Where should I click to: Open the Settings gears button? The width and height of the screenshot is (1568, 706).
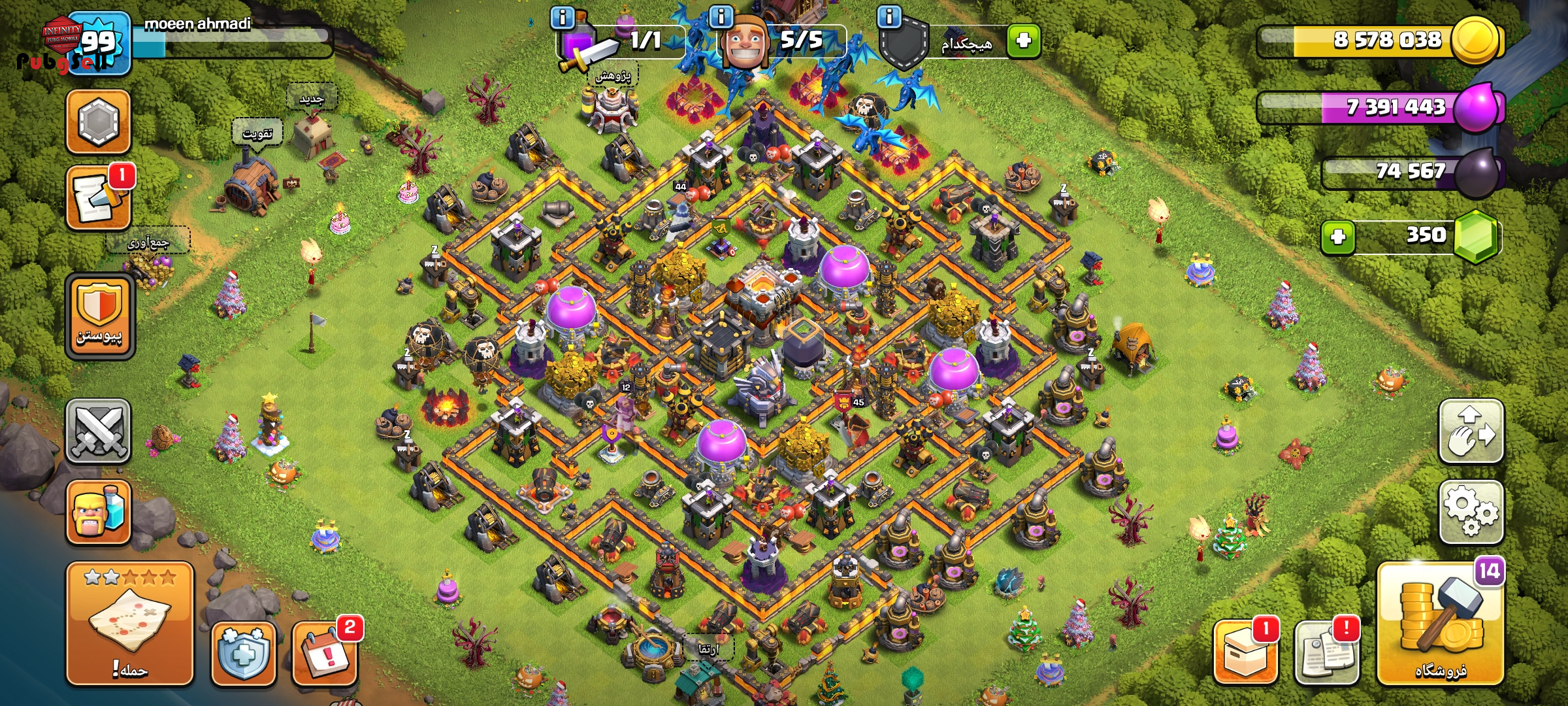[1471, 512]
